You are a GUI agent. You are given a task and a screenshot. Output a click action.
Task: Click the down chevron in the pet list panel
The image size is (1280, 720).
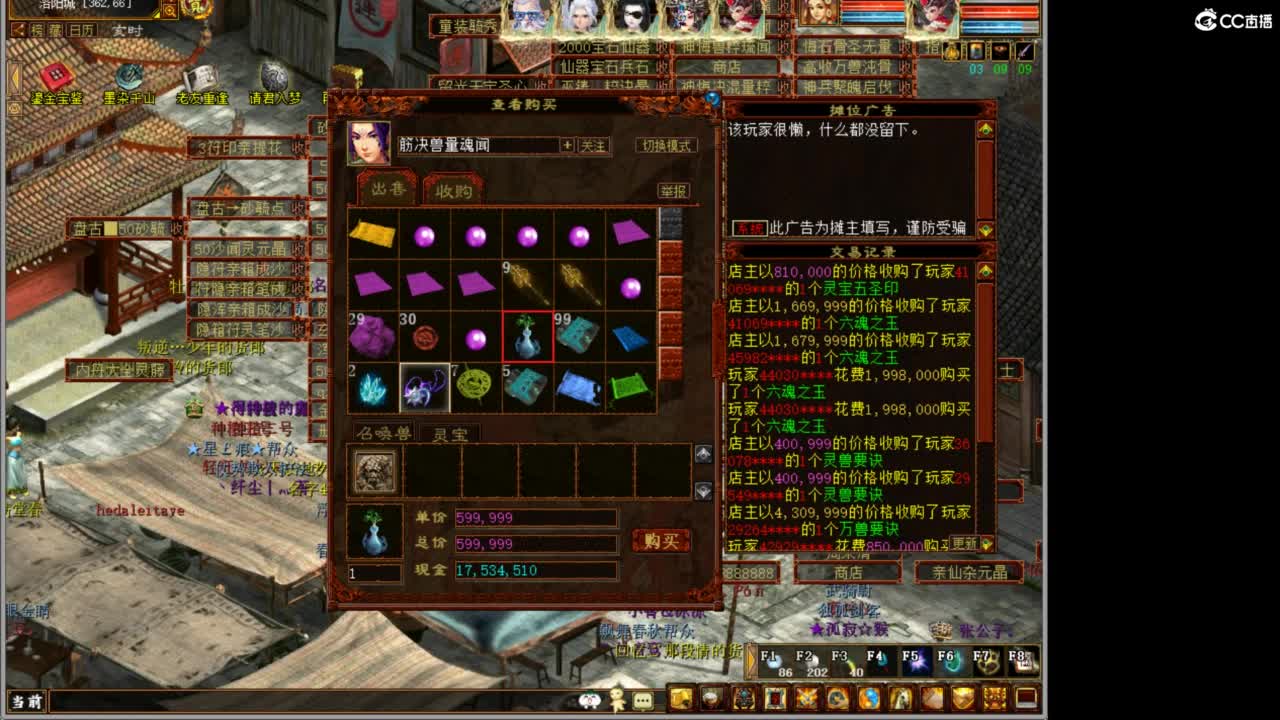703,490
